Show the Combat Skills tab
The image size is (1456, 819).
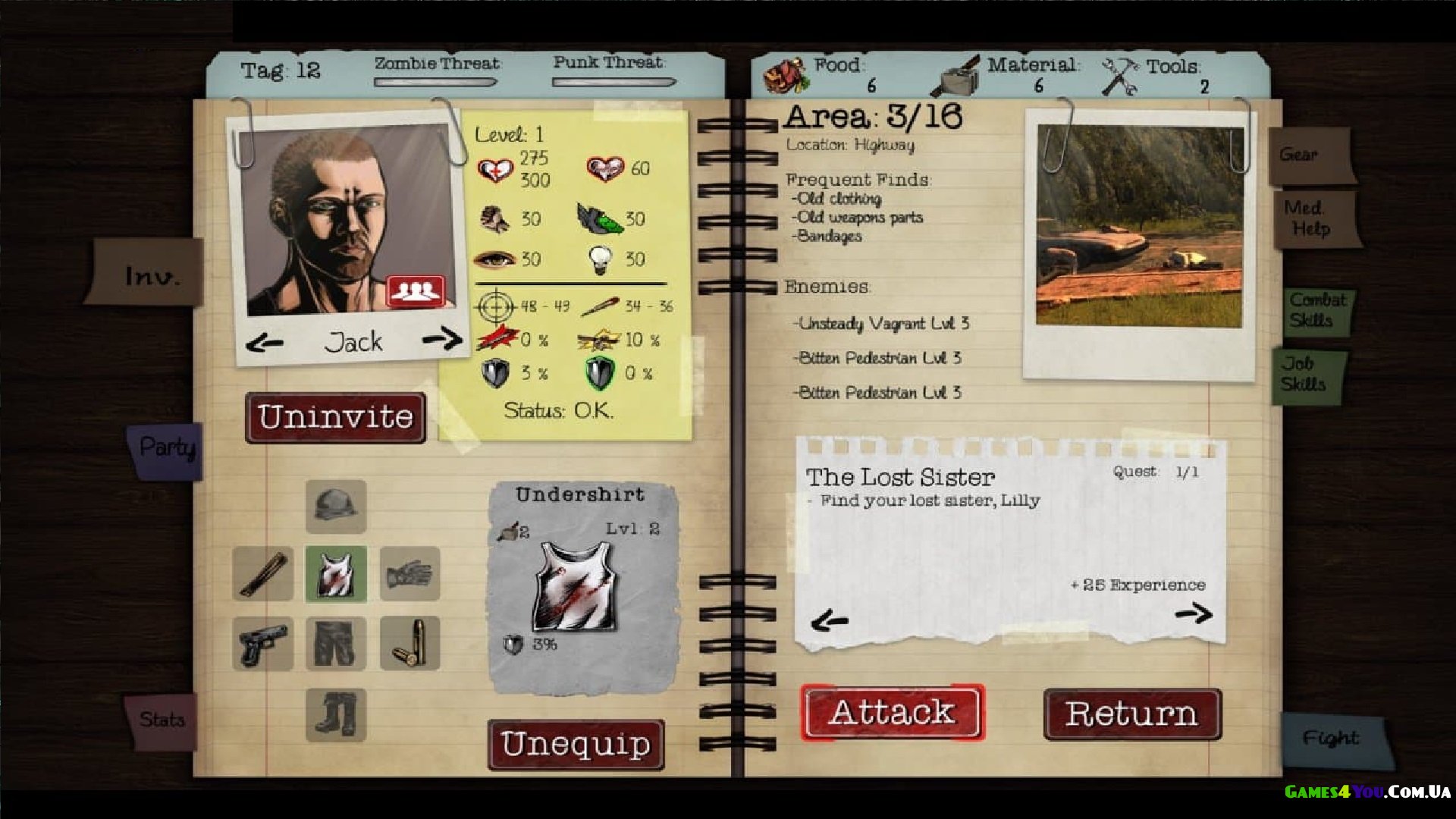(x=1318, y=310)
